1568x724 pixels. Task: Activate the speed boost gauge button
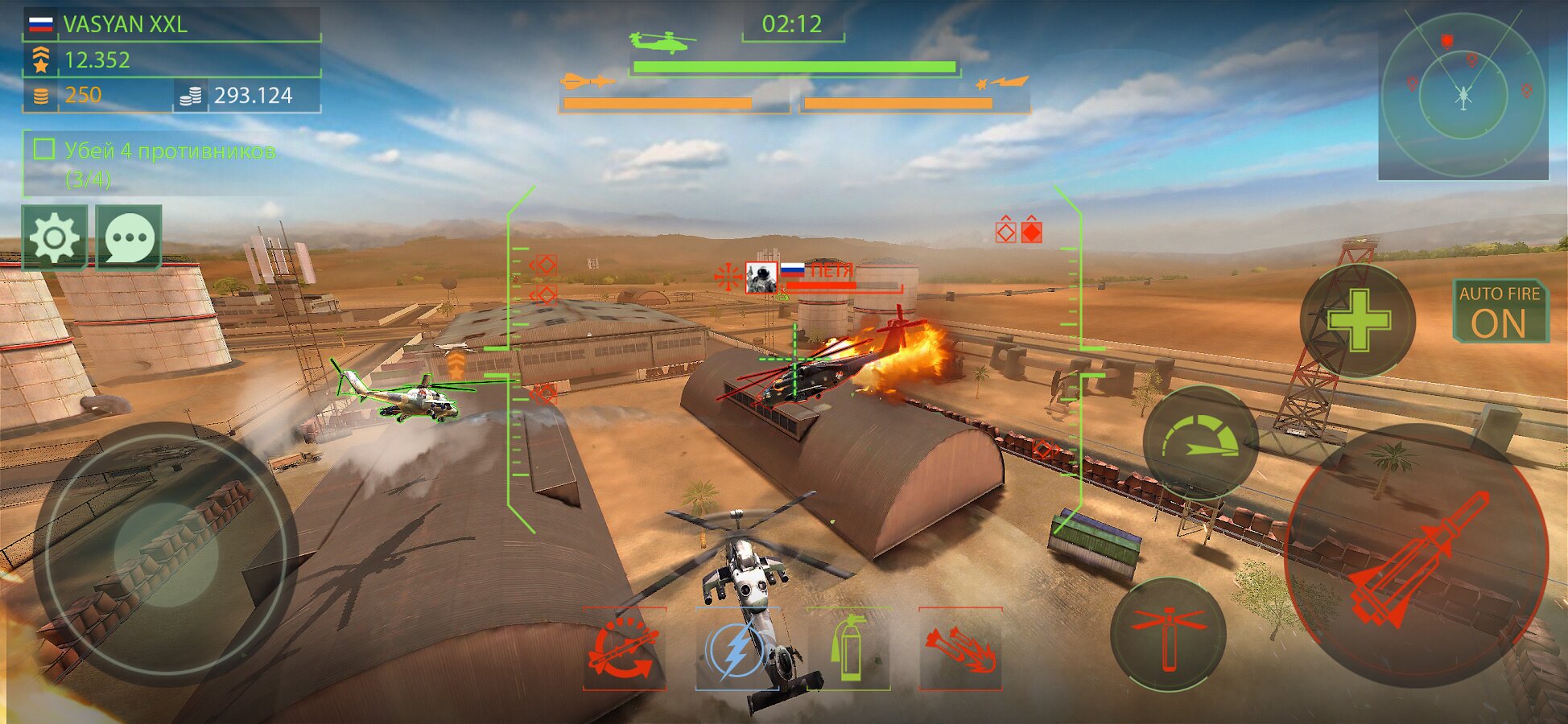point(1199,442)
